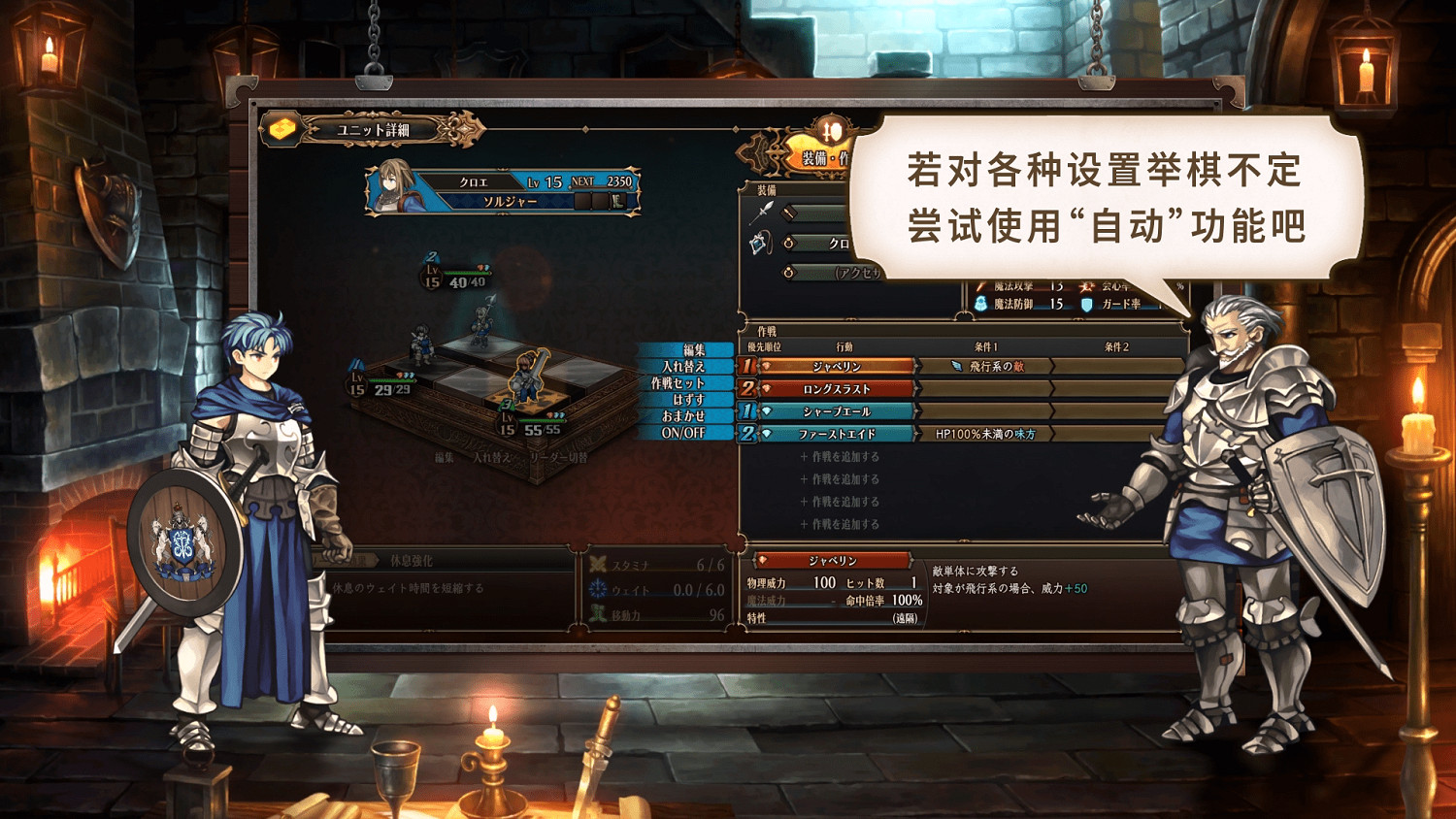Click the wing icon on ジャベリン's 飛行系の敵 condition
Image resolution: width=1456 pixels, height=819 pixels.
coord(957,367)
